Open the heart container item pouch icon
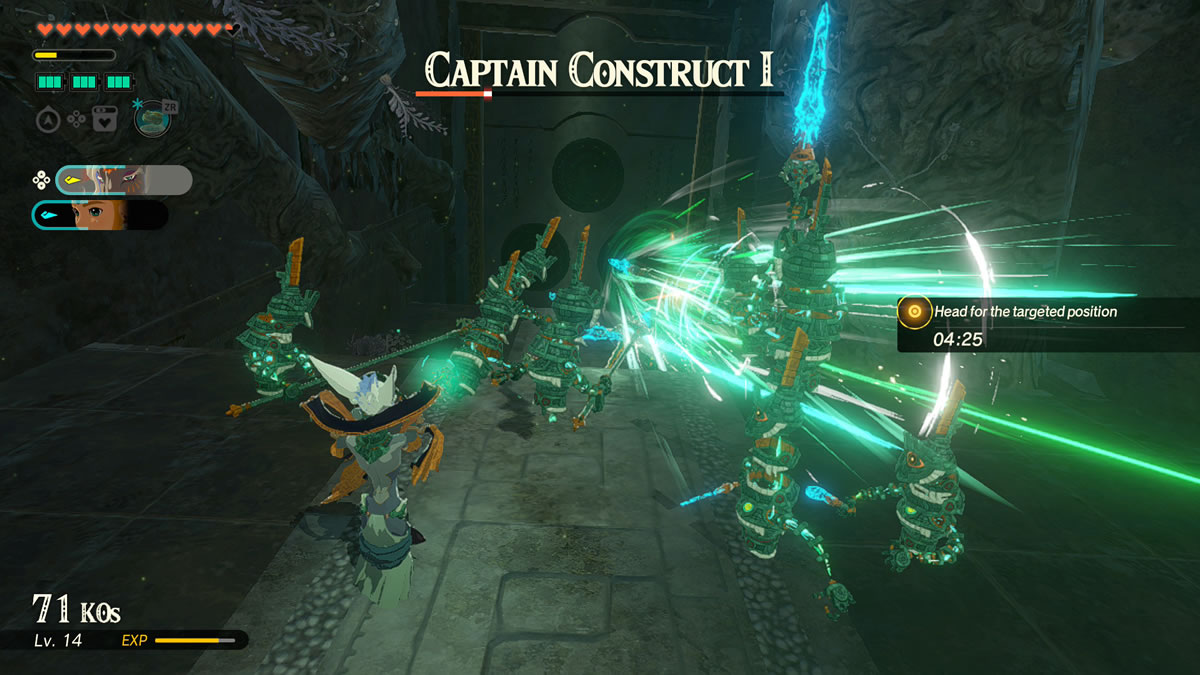The height and width of the screenshot is (675, 1200). 105,120
